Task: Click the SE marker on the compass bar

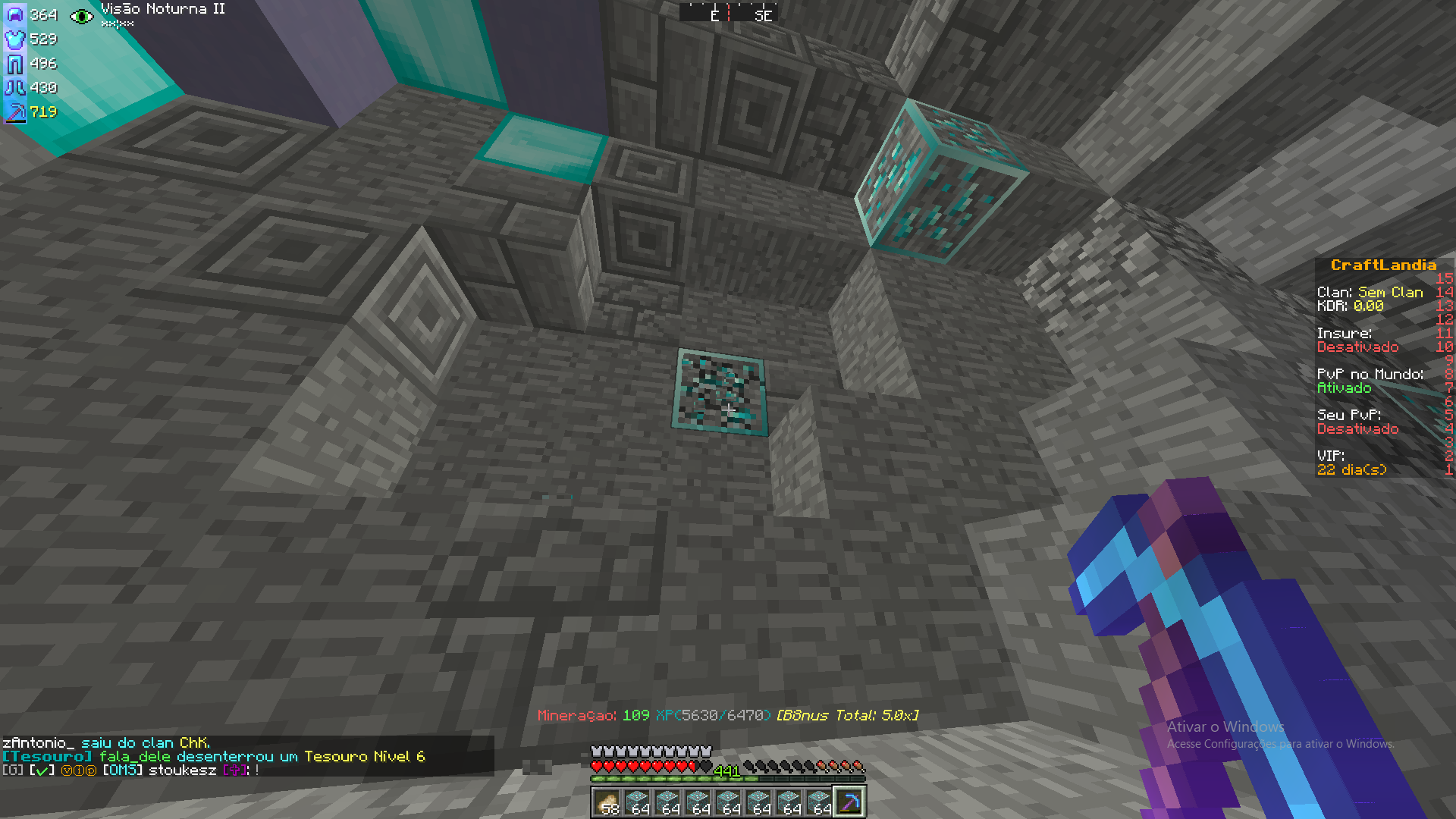Action: pos(765,14)
